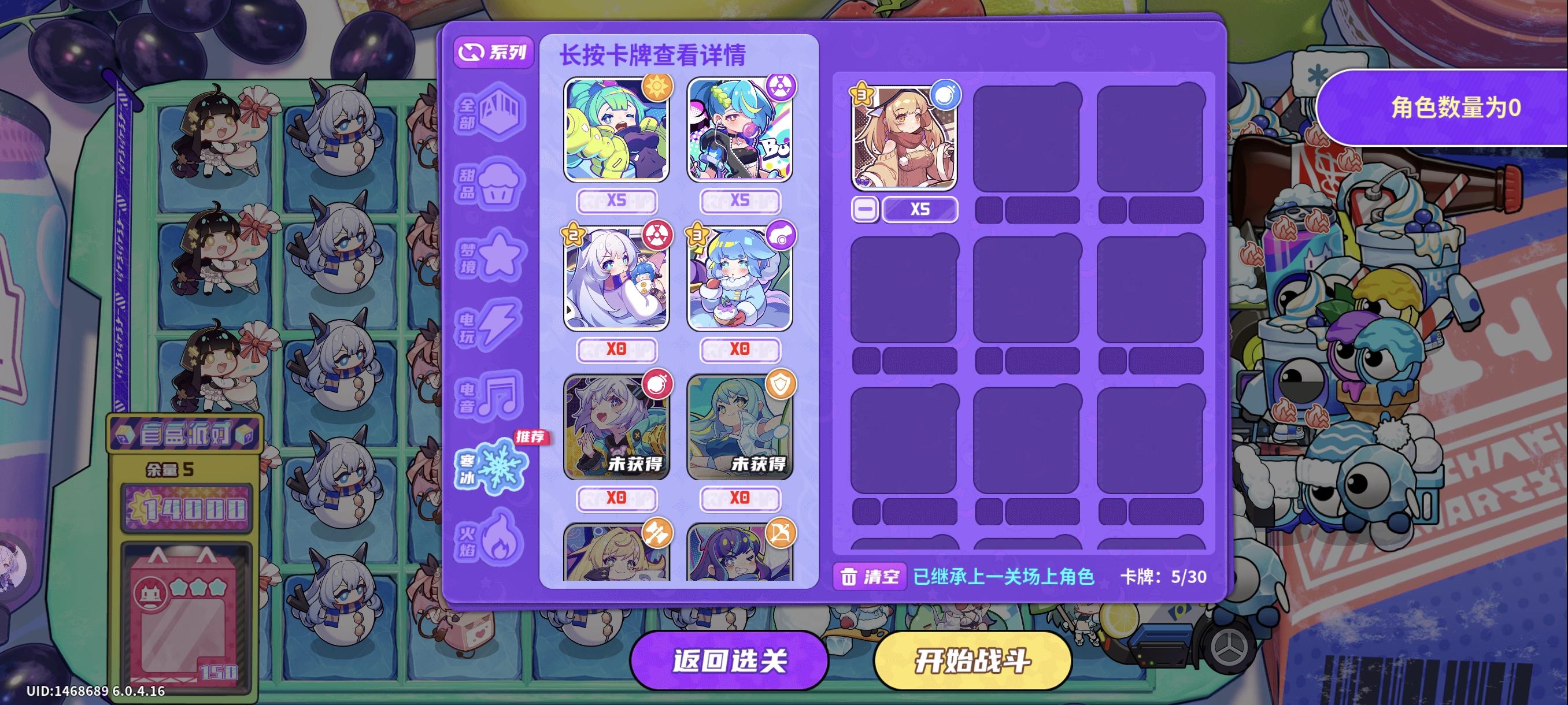
Task: Decrease card count with the minus stepper
Action: point(865,209)
